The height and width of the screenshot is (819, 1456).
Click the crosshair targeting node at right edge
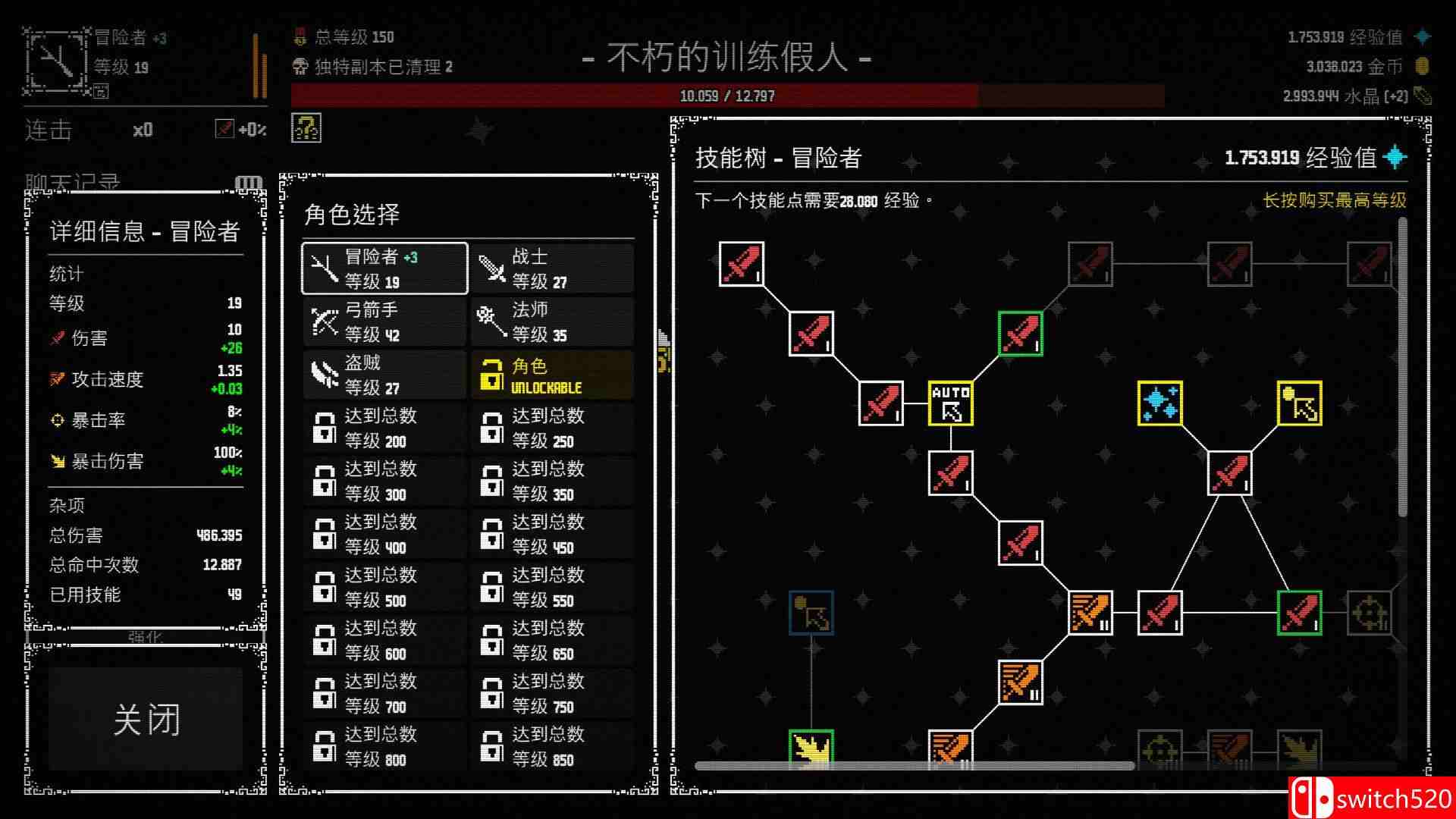[1368, 614]
